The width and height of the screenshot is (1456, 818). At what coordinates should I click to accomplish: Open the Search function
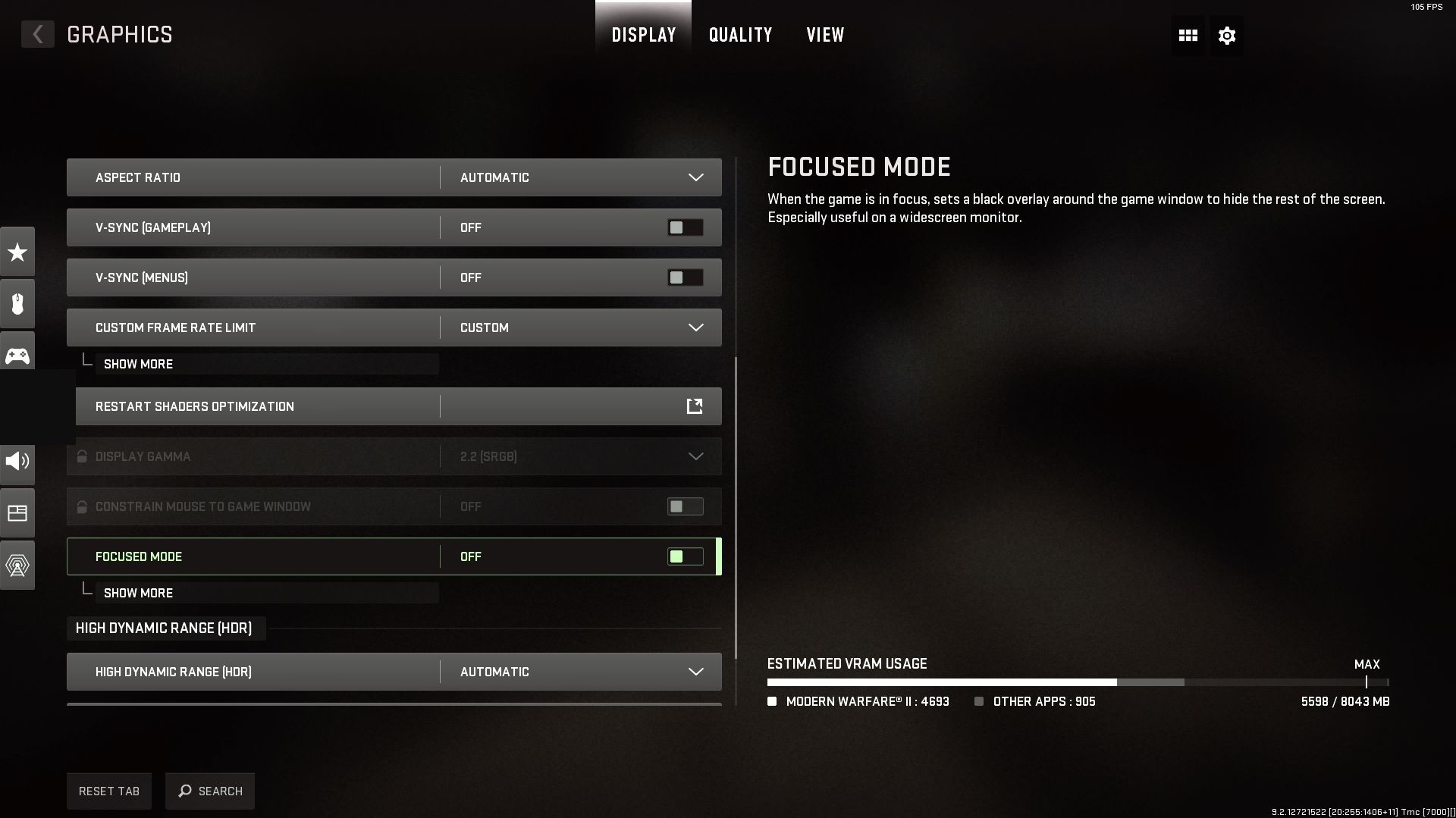point(209,791)
